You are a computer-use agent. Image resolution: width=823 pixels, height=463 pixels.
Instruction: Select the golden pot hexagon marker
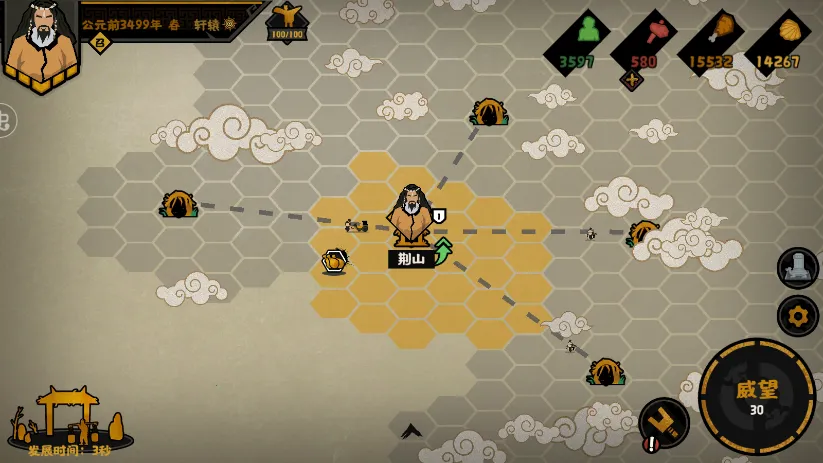pos(335,261)
